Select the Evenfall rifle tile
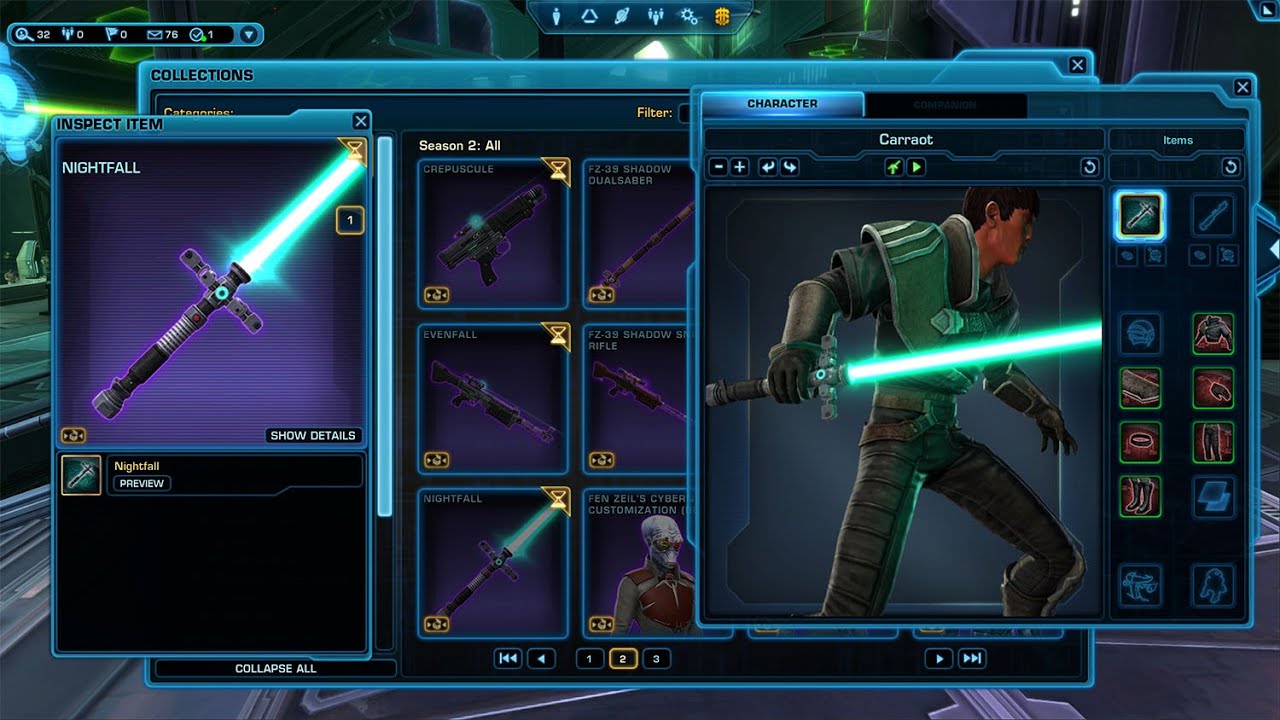1280x720 pixels. pyautogui.click(x=494, y=398)
